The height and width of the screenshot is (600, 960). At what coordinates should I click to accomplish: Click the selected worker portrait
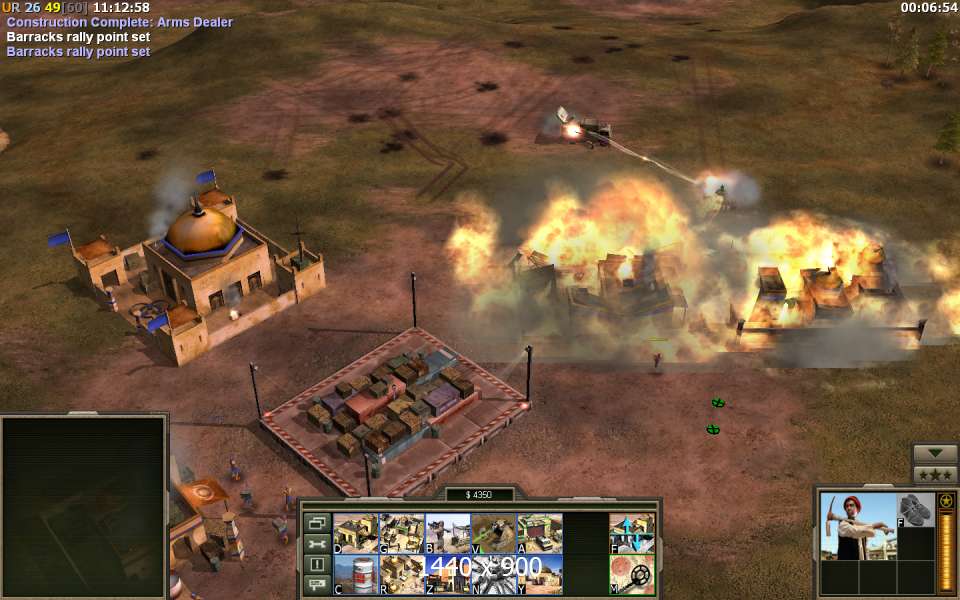[x=857, y=526]
